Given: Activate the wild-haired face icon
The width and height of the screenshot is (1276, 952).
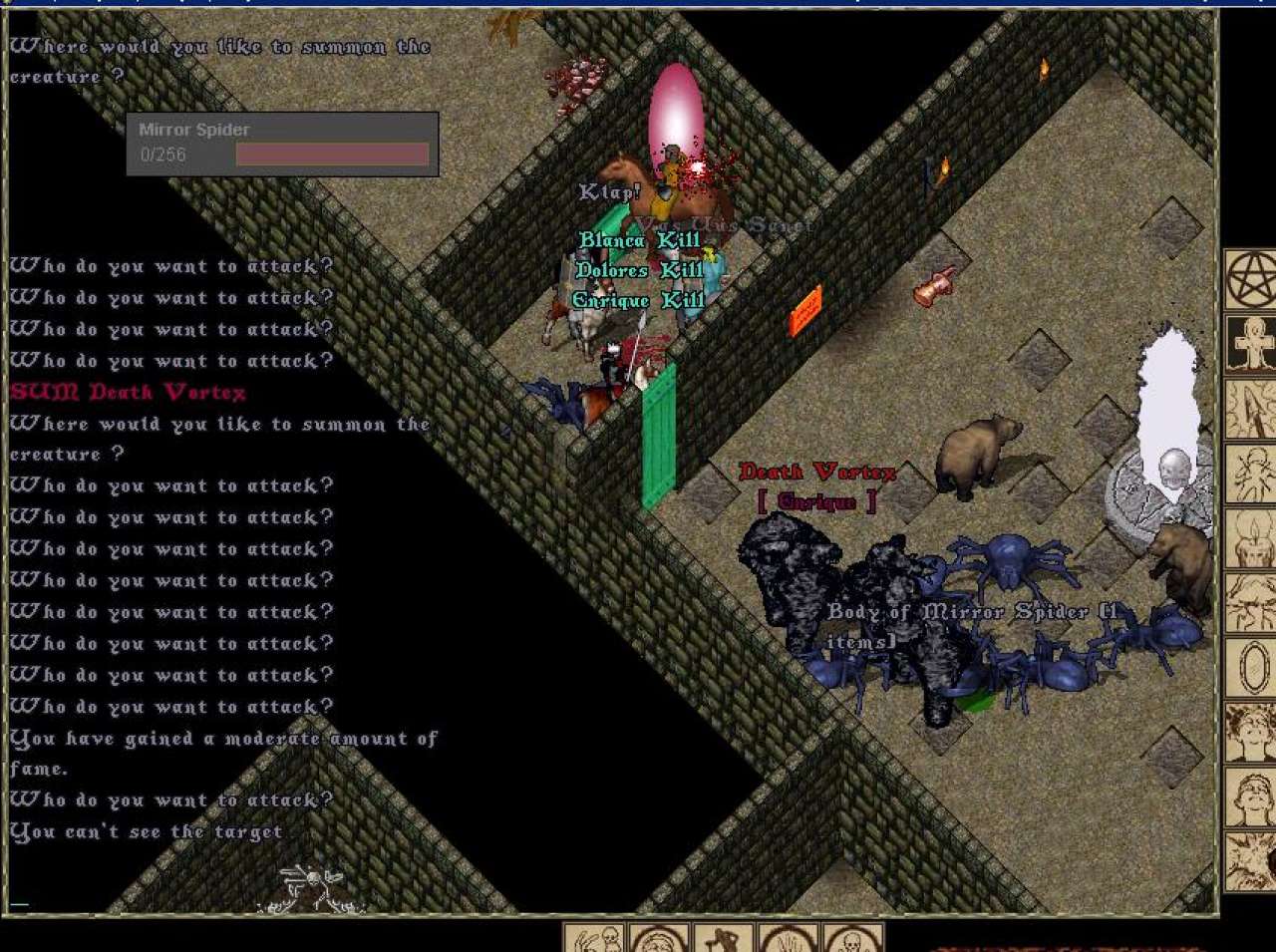Looking at the screenshot, I should pos(1250,731).
